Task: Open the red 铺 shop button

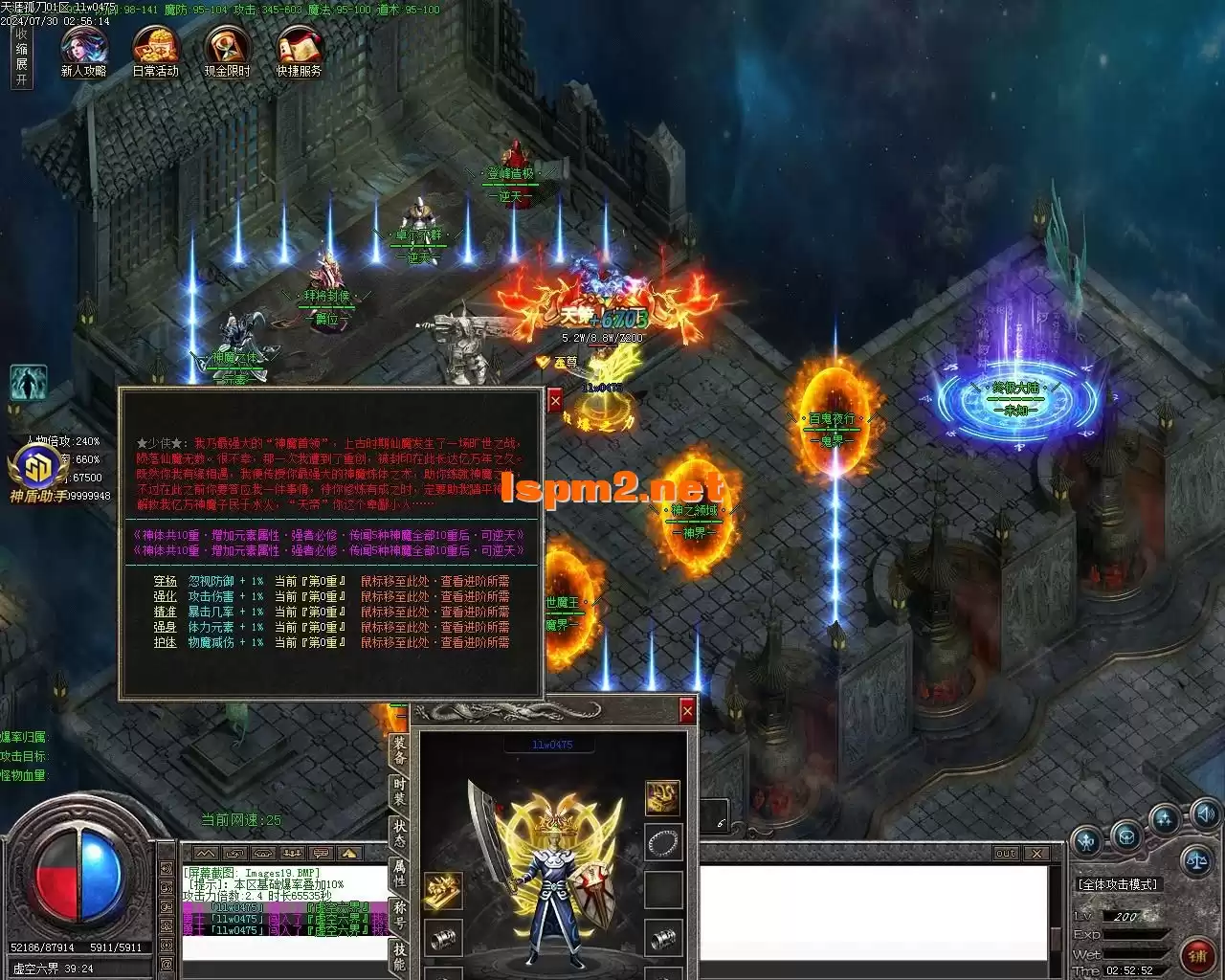Action: click(x=1197, y=953)
